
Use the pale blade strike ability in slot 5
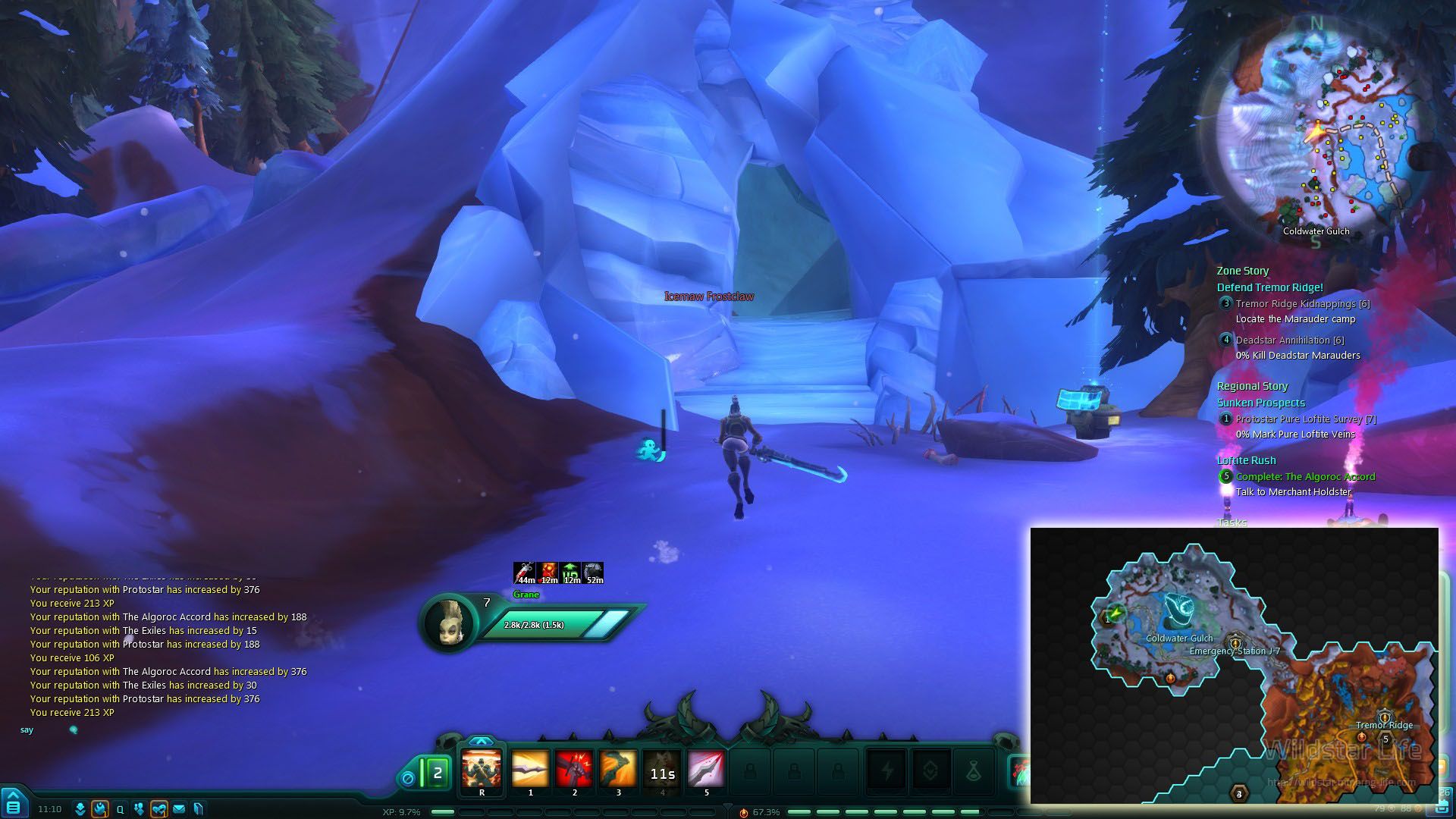tap(706, 770)
